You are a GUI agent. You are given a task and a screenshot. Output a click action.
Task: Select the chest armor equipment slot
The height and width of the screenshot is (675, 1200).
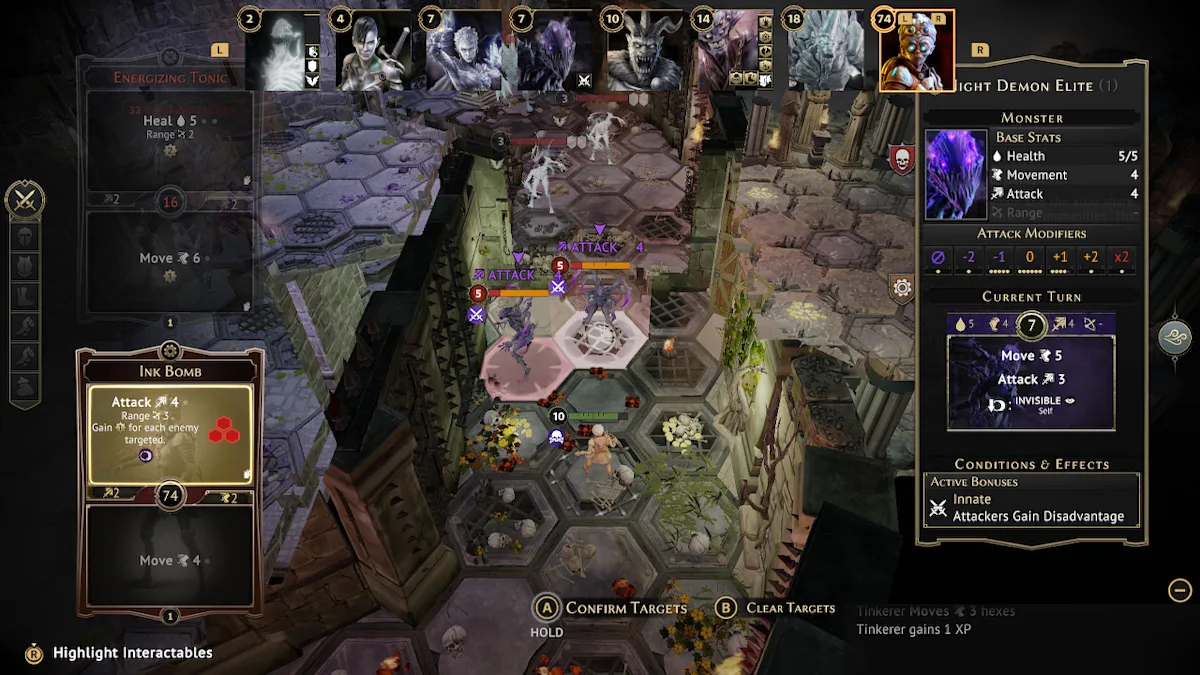pyautogui.click(x=25, y=266)
